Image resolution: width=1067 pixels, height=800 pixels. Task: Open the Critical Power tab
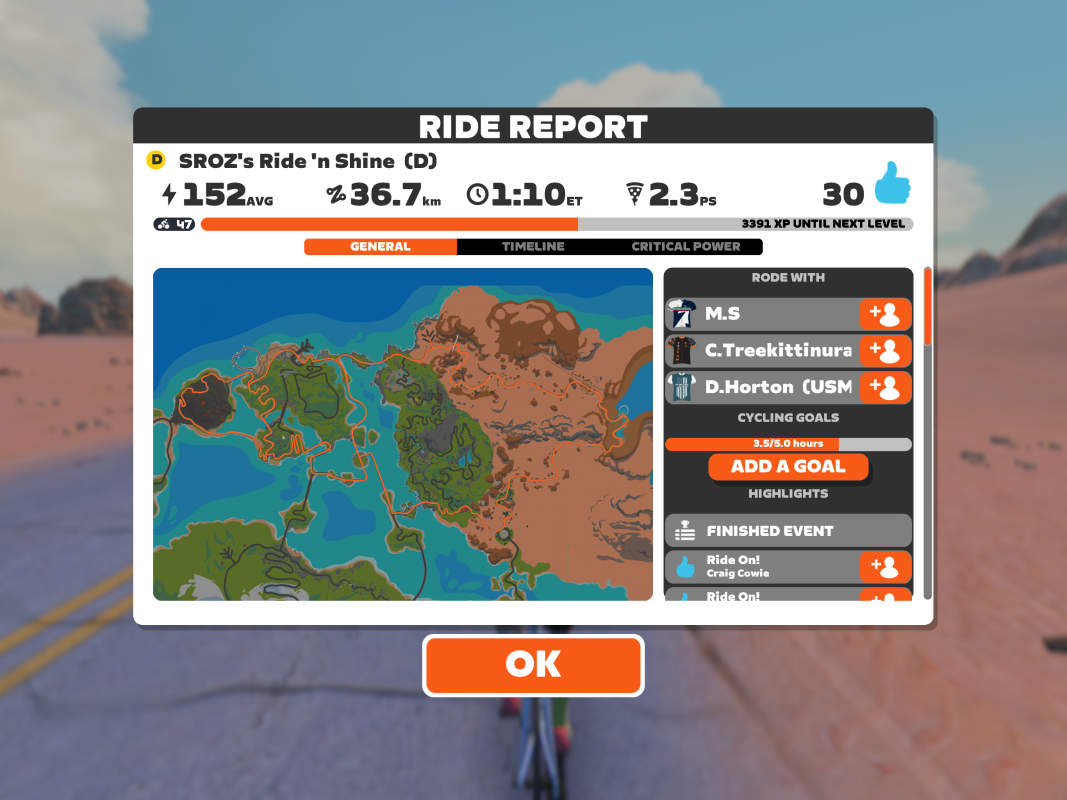click(x=686, y=246)
